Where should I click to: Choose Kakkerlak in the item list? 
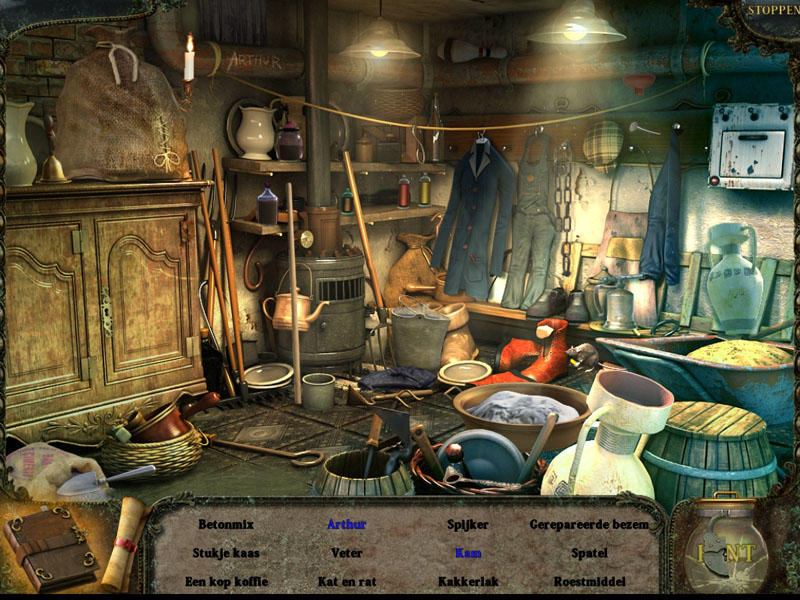(x=467, y=581)
